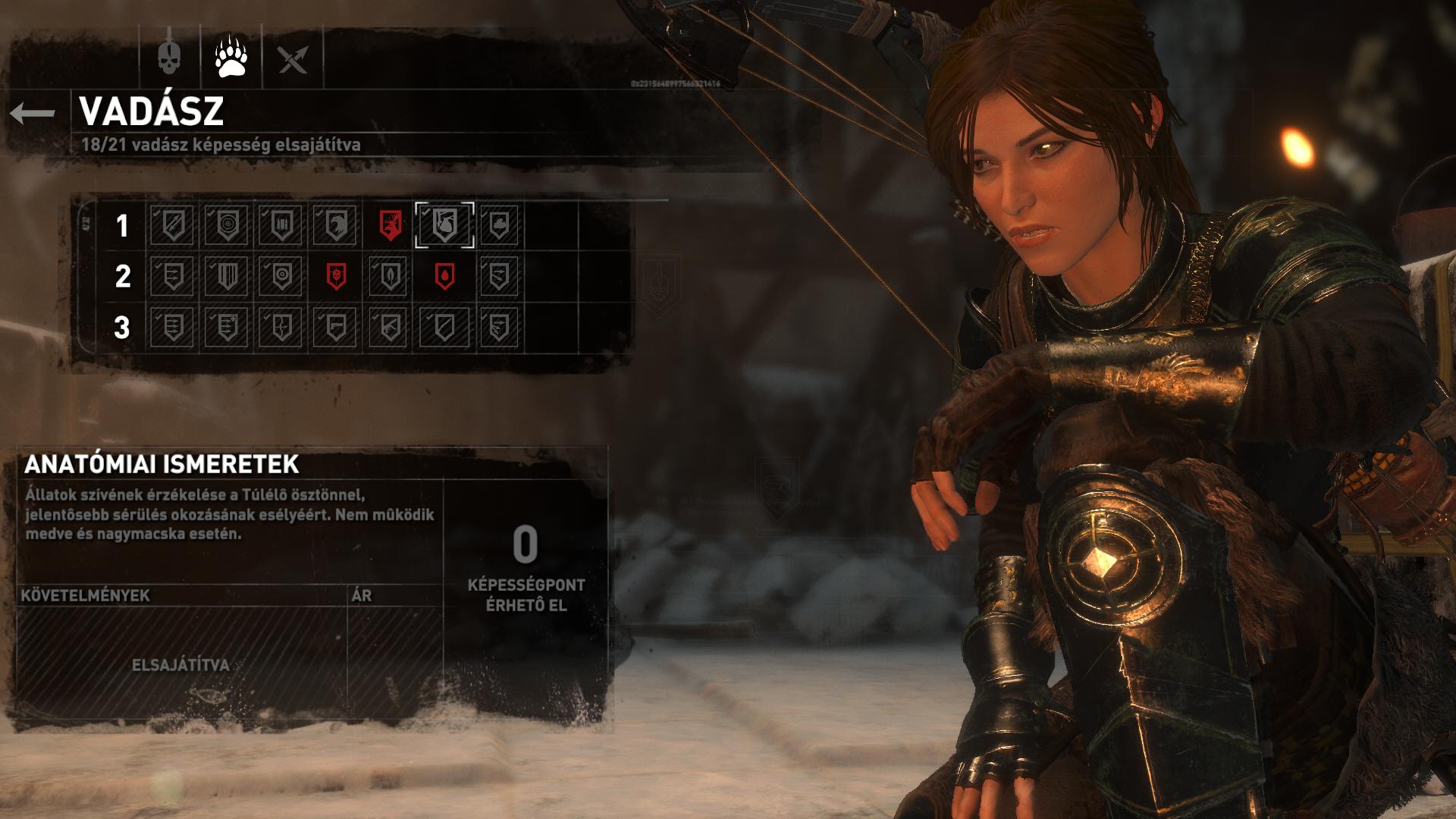1456x819 pixels.
Task: Select the red deer head skill
Action: pos(391,225)
